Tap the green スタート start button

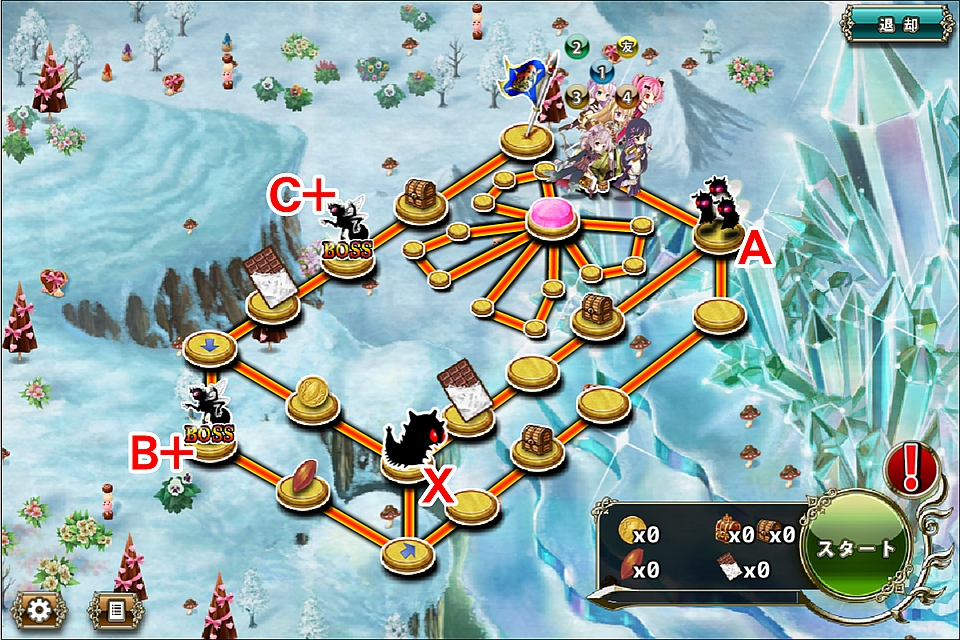coord(856,549)
